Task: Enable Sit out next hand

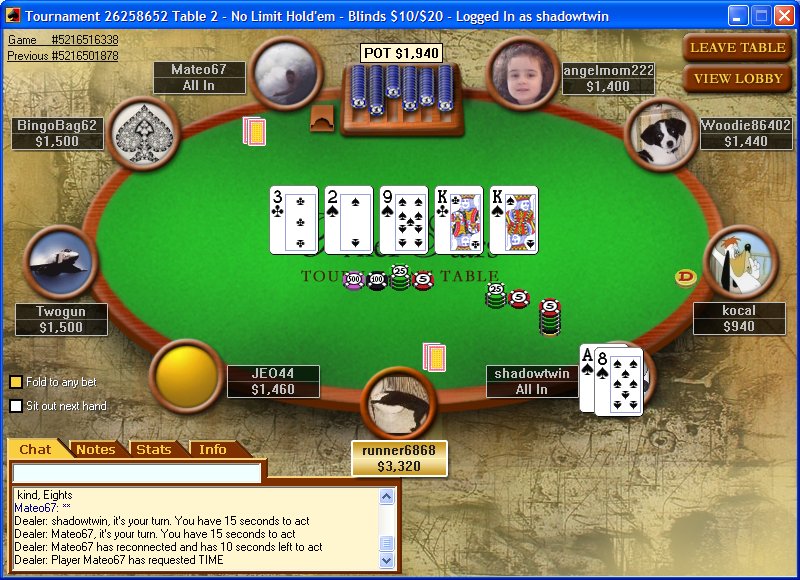Action: pyautogui.click(x=16, y=406)
